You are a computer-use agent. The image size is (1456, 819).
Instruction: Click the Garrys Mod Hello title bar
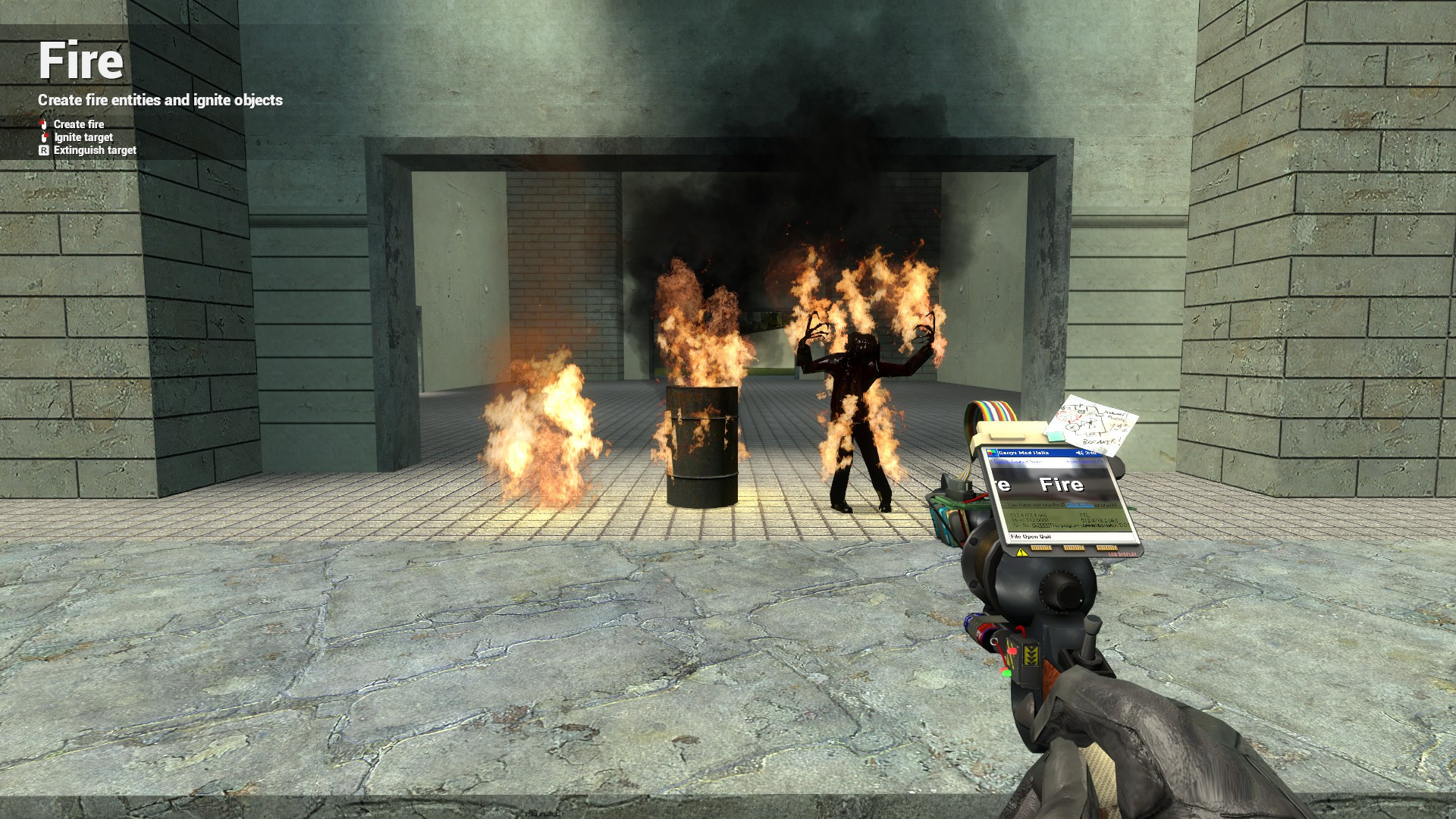coord(1024,453)
